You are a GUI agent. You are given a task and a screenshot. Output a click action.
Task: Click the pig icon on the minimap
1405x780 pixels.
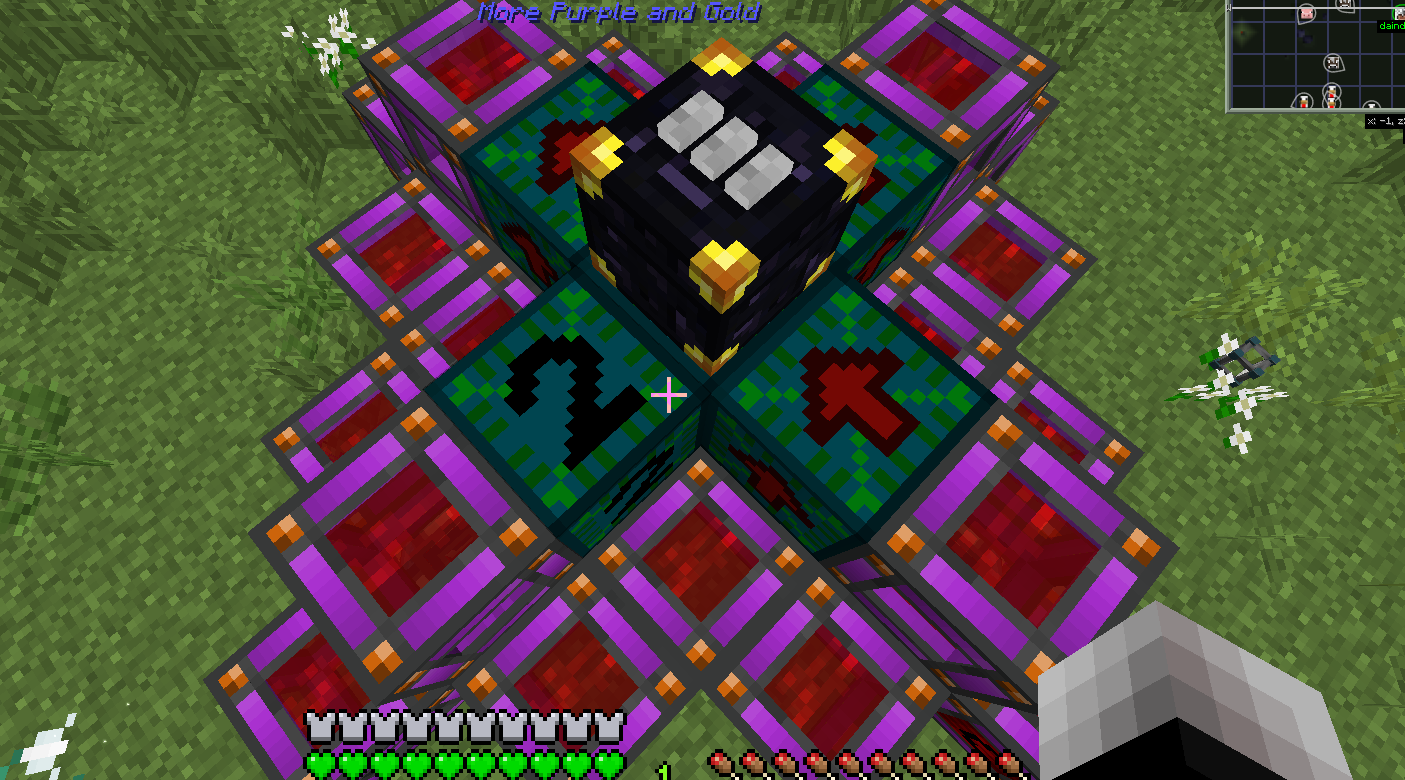(x=1306, y=12)
